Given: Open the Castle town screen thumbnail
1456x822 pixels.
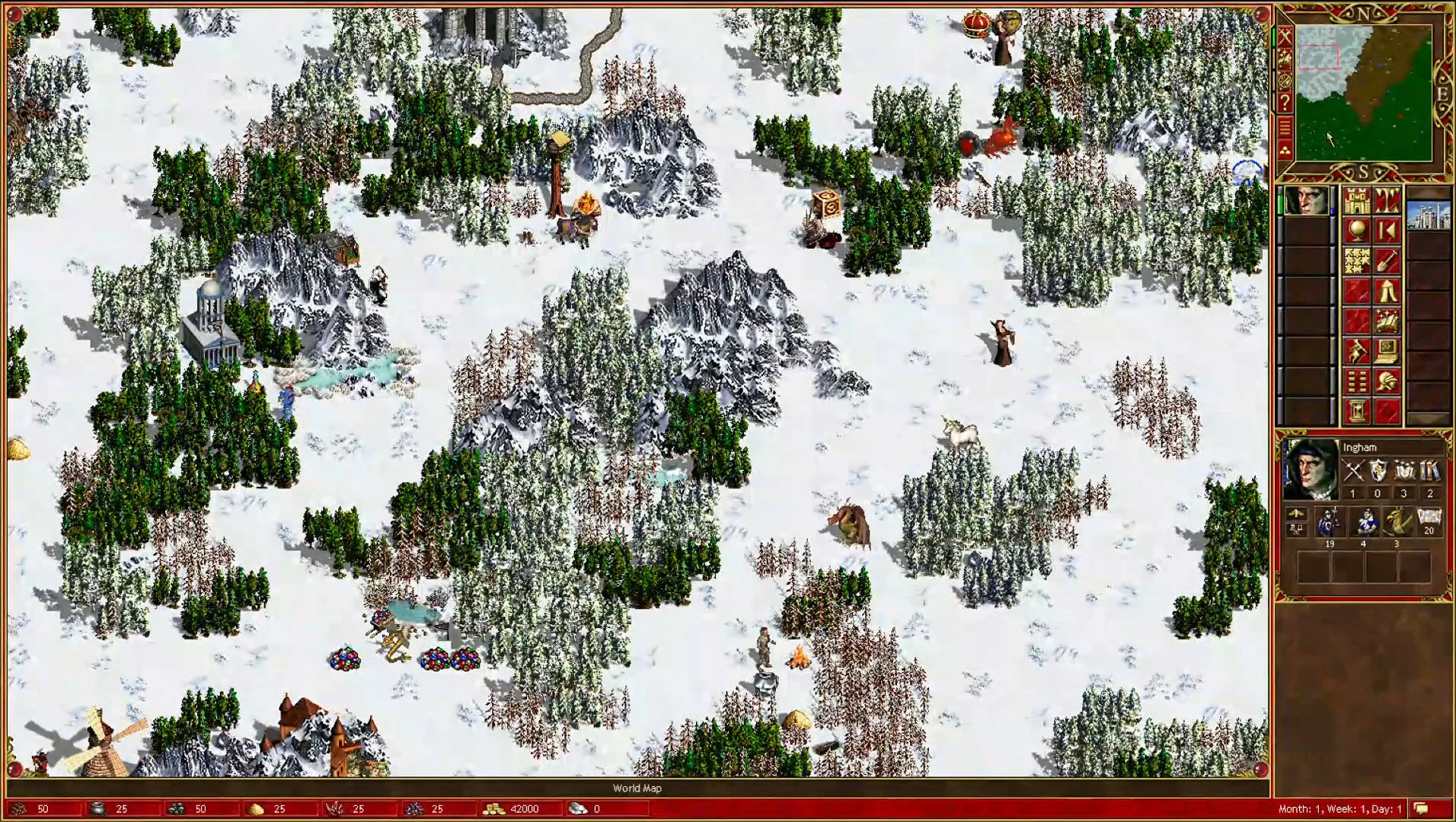Looking at the screenshot, I should tap(1429, 217).
